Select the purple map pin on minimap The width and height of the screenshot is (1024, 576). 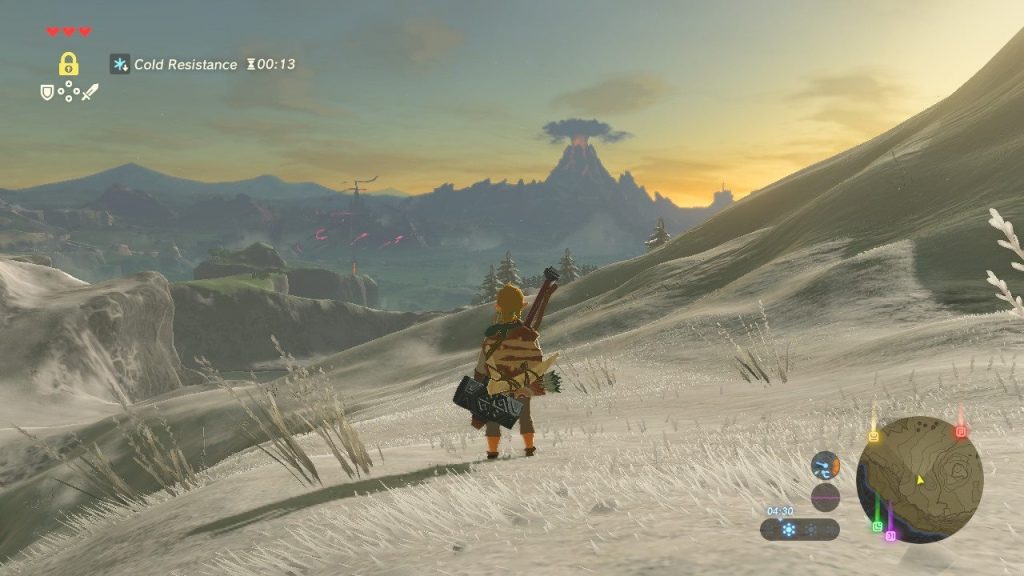tap(890, 536)
